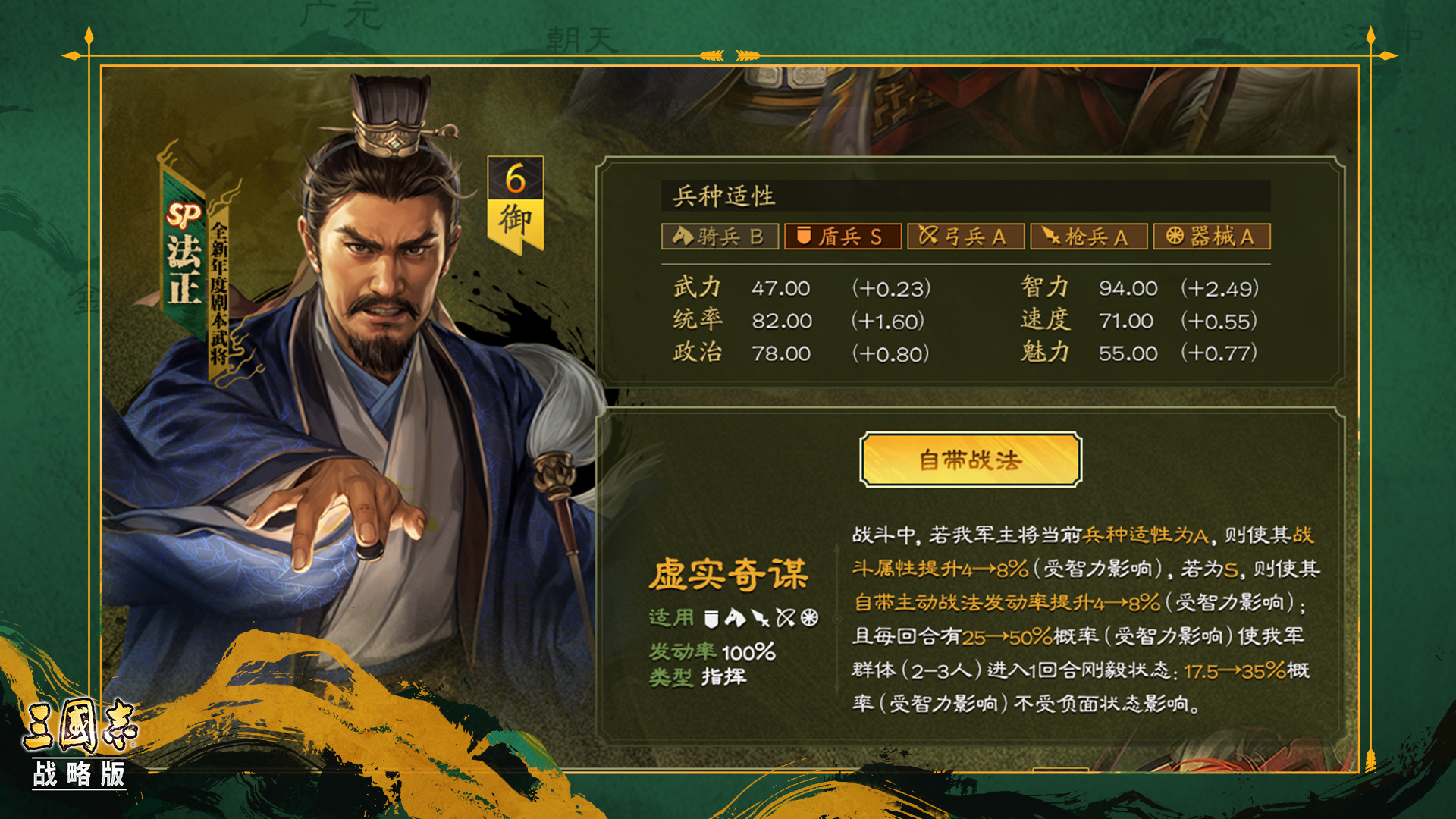Click the 枪兵 A spearman aptitude icon

(x=1089, y=236)
